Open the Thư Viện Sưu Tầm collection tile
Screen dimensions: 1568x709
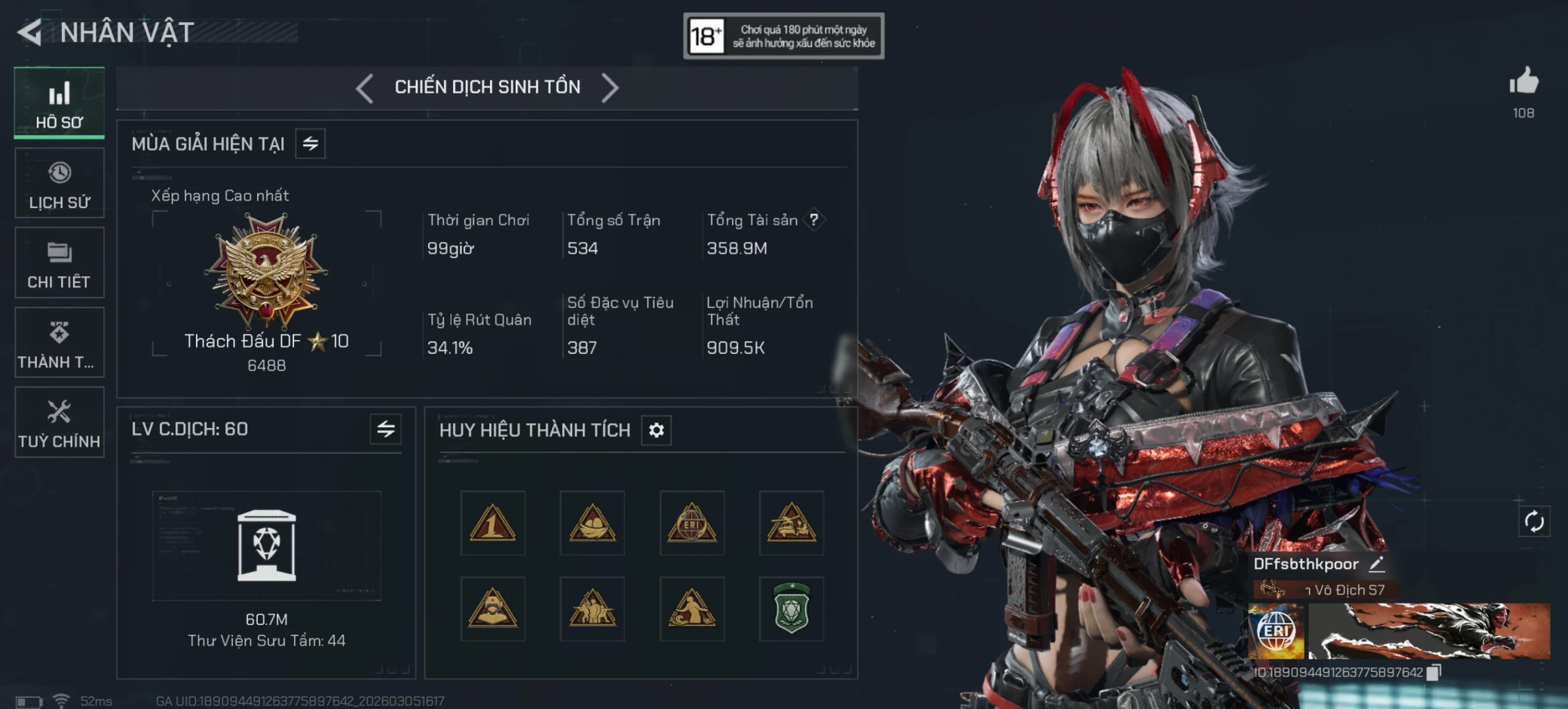point(266,546)
